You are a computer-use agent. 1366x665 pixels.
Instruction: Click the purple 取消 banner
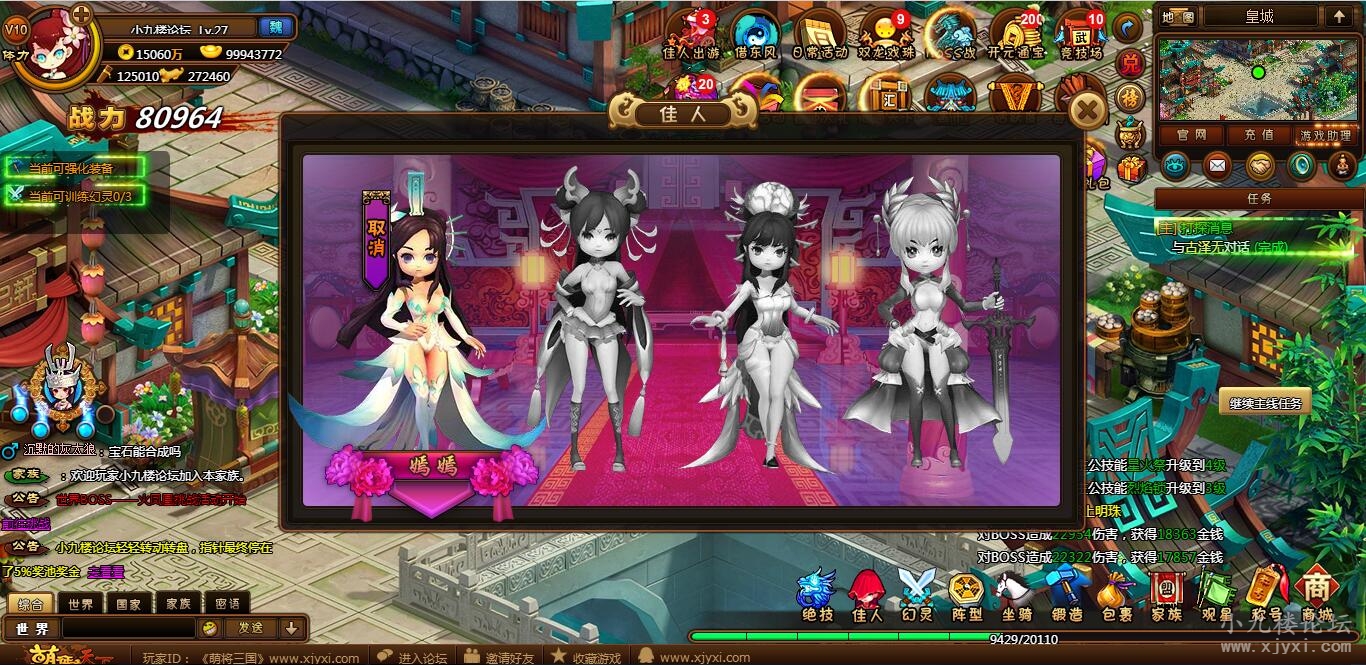tap(376, 240)
